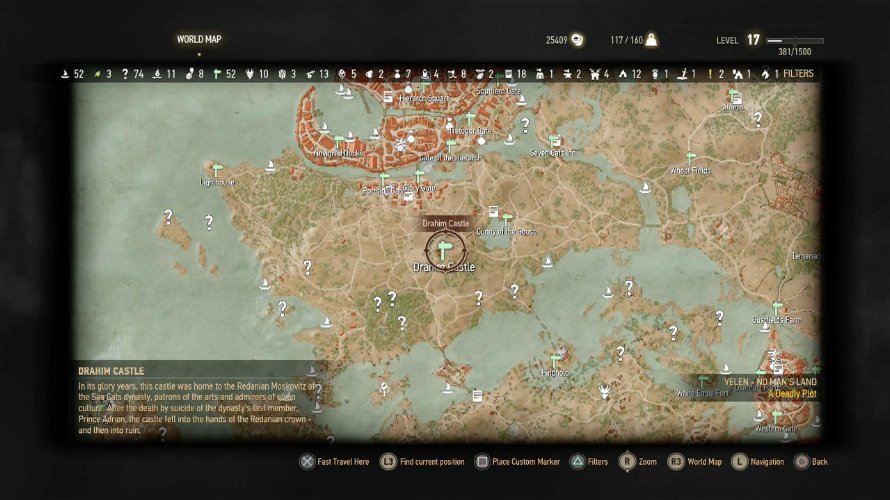
Task: Select the Seven Cats Inn signpost
Action: pyautogui.click(x=554, y=141)
